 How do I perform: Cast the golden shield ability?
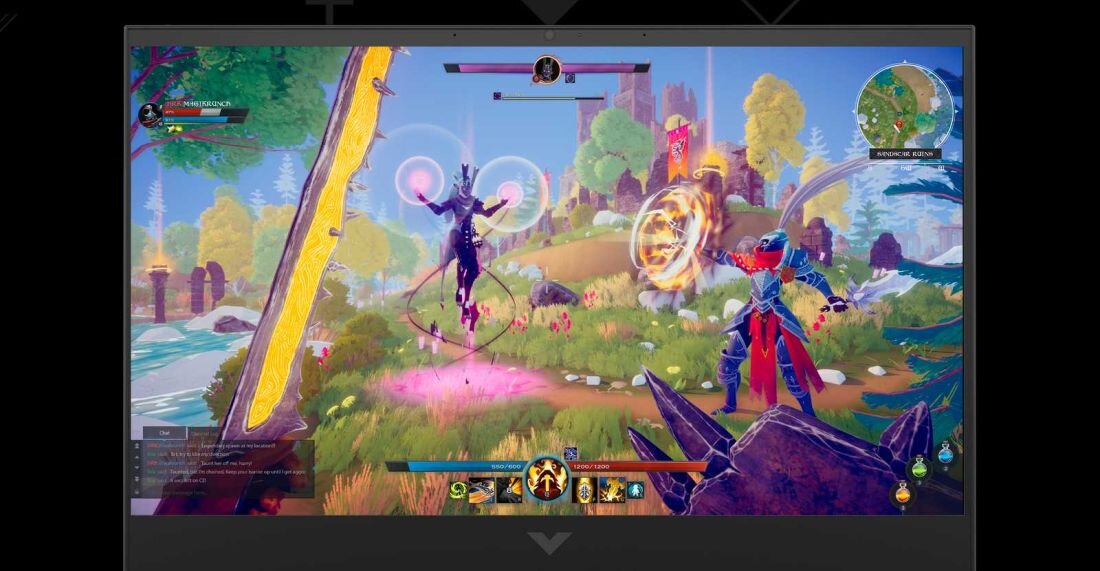coord(586,490)
